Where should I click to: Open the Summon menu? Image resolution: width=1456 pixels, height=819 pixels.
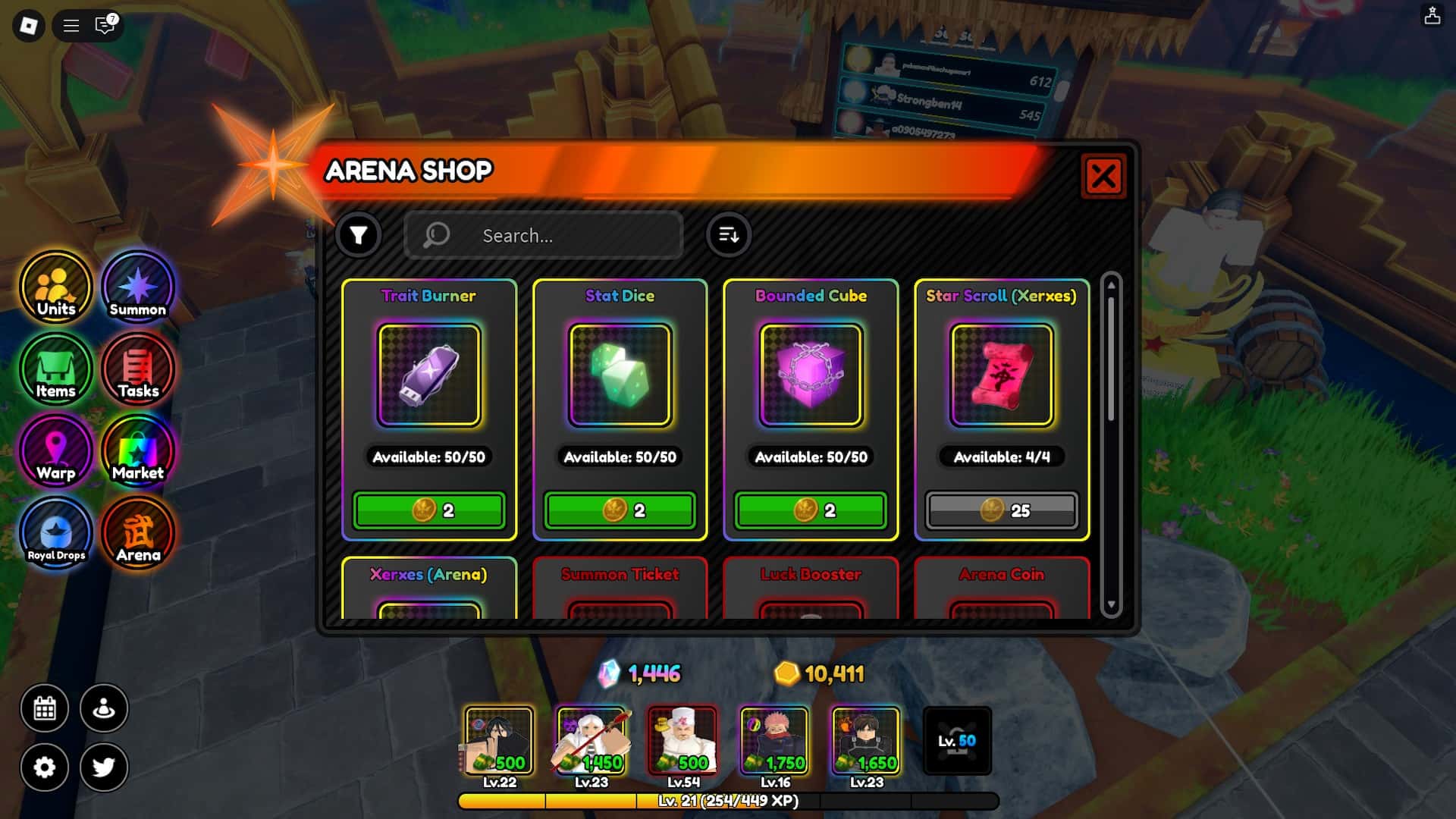pos(138,288)
